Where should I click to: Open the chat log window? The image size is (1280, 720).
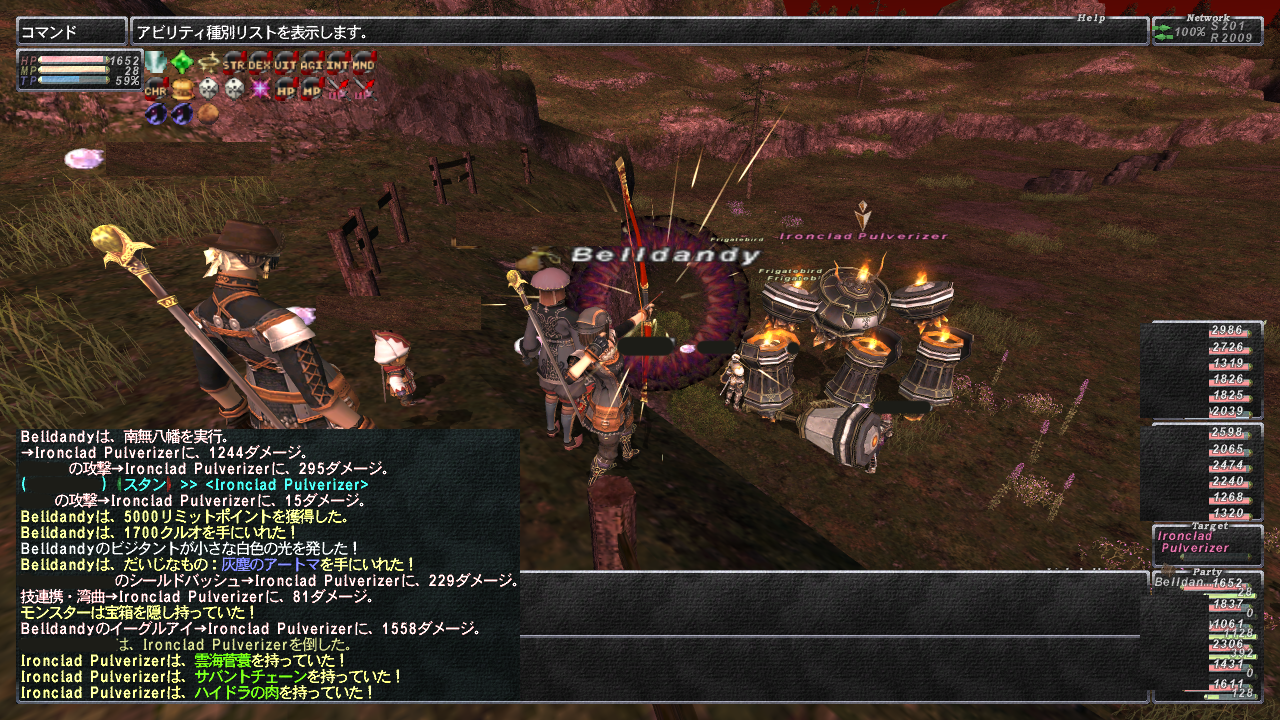[x=268, y=565]
